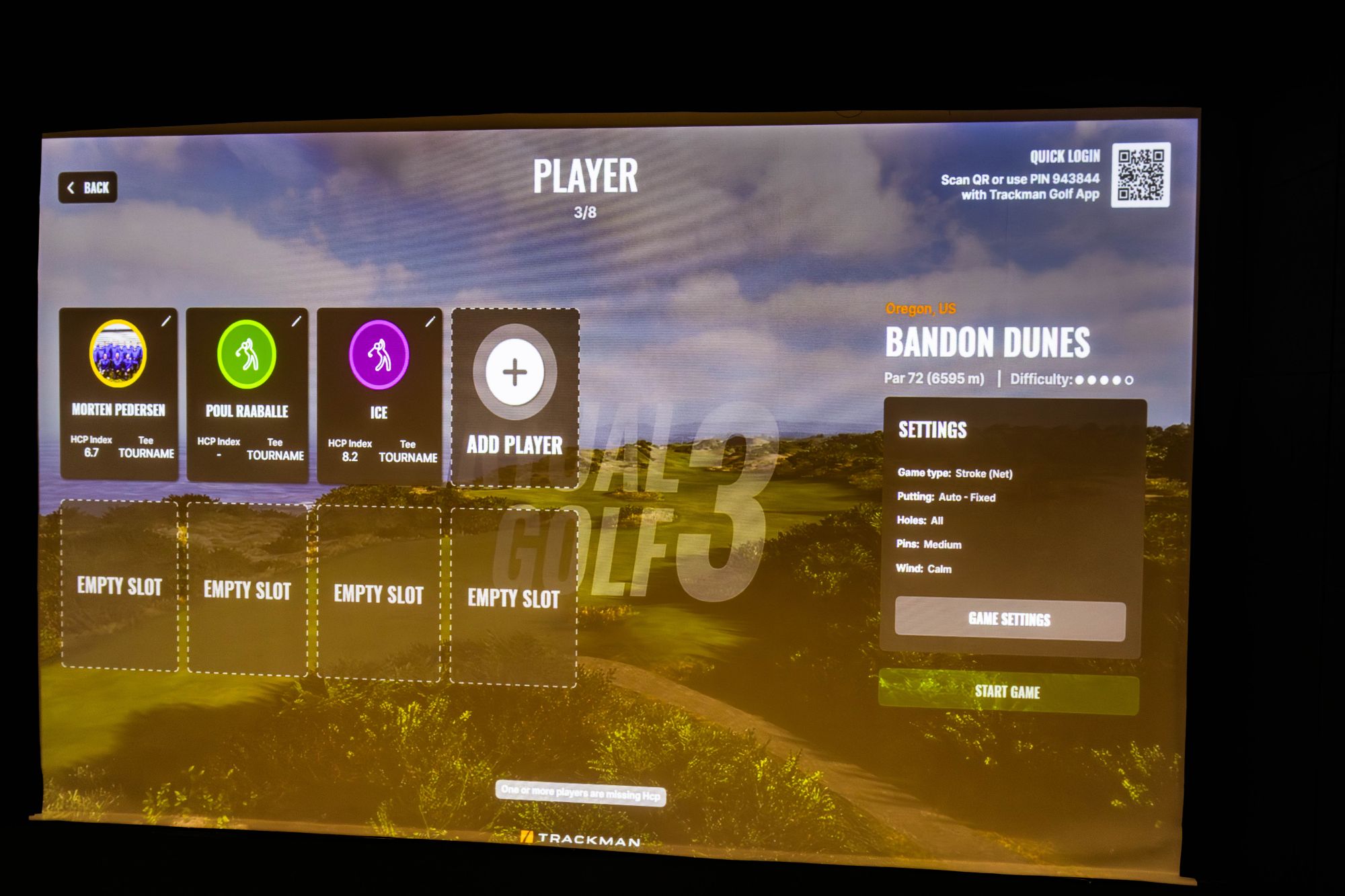Go back using the Back button
This screenshot has width=1345, height=896.
point(88,188)
